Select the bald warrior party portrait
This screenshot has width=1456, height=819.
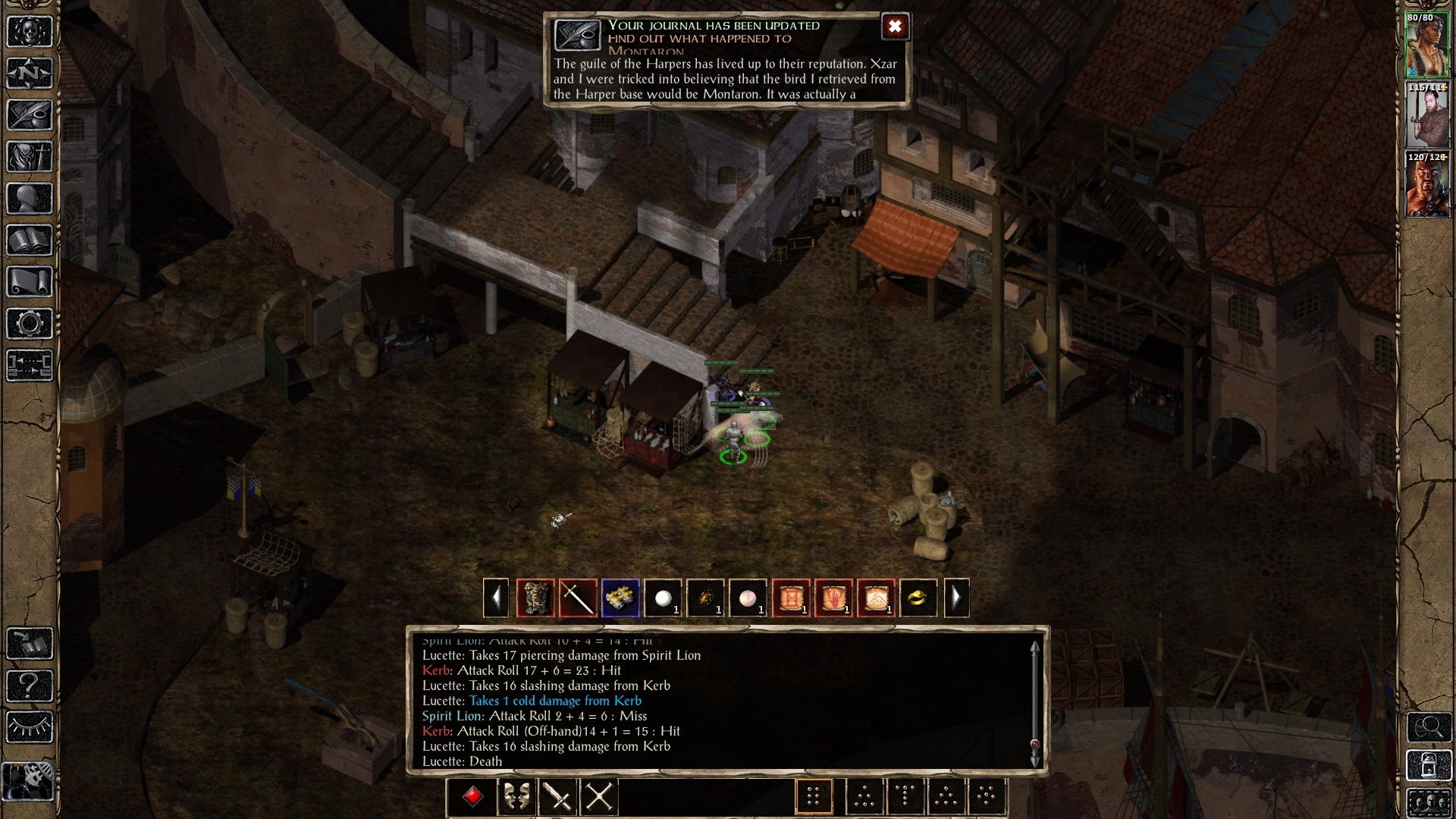1427,185
